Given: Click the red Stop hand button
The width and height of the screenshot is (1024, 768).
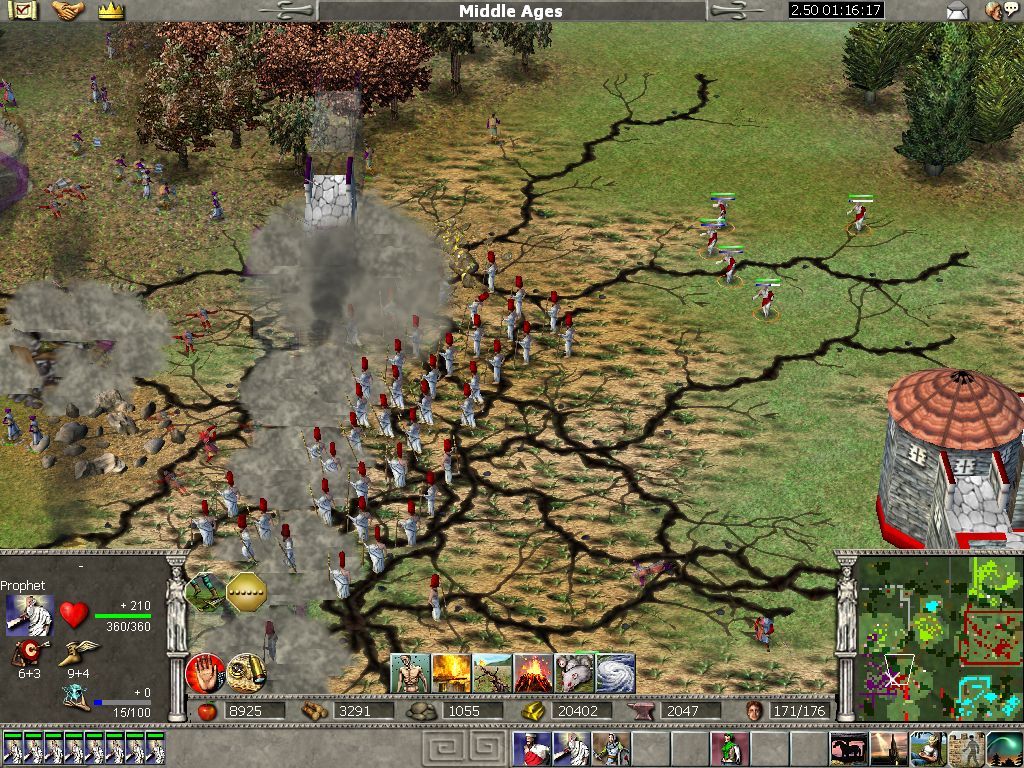Looking at the screenshot, I should pos(205,671).
